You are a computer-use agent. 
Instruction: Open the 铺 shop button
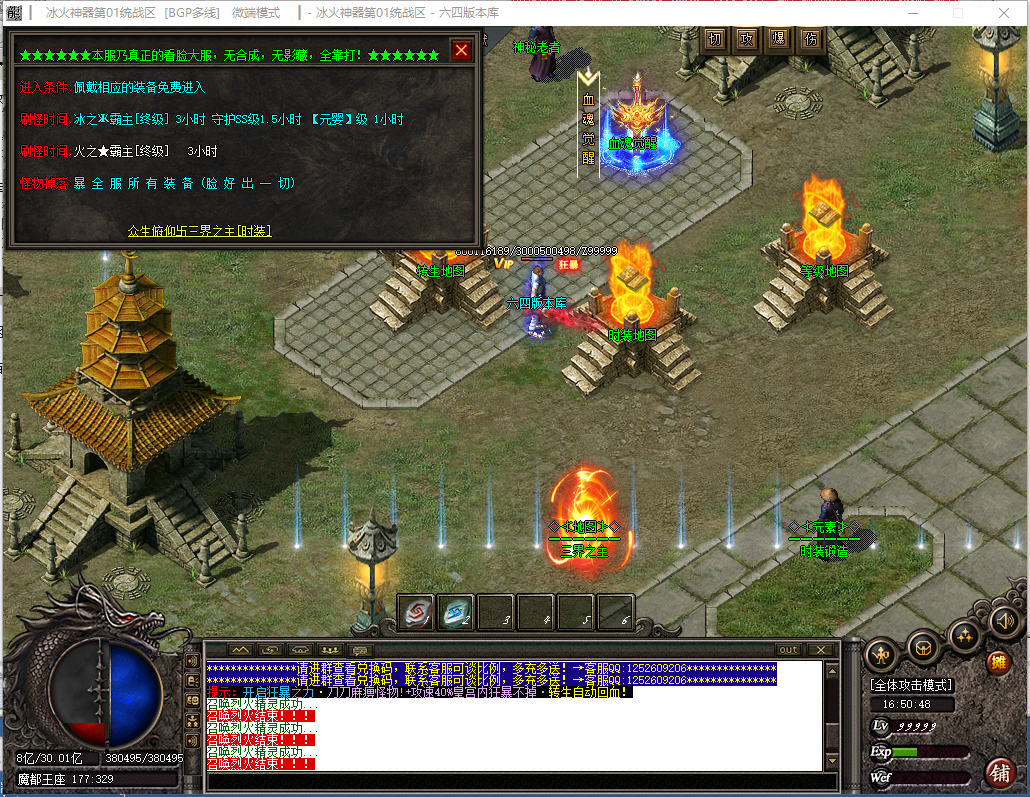[x=998, y=772]
